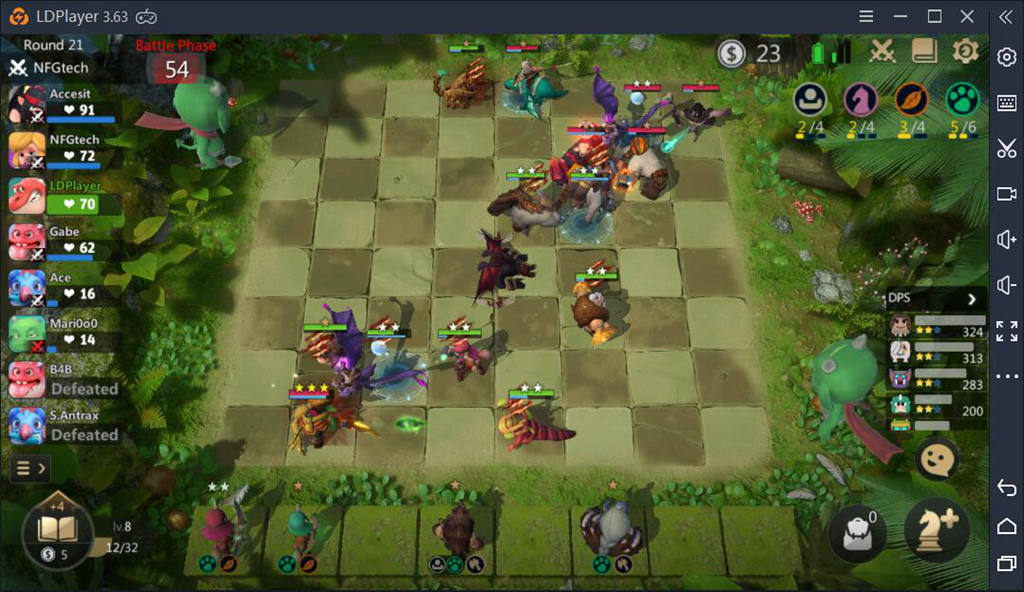Buy experience with the book button
The width and height of the screenshot is (1024, 592).
tap(57, 532)
